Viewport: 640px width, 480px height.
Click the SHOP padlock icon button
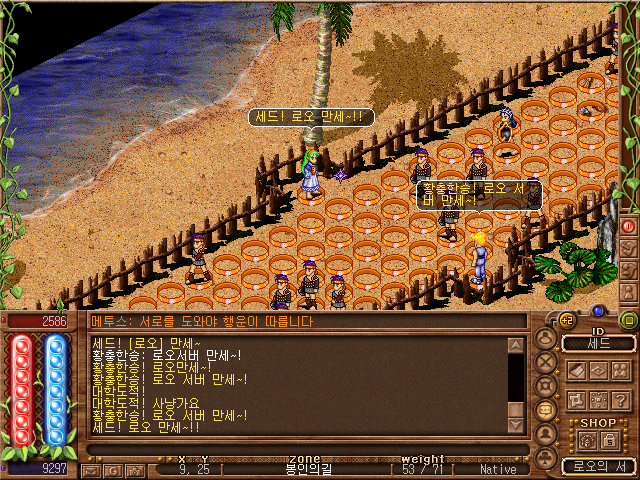[x=609, y=438]
